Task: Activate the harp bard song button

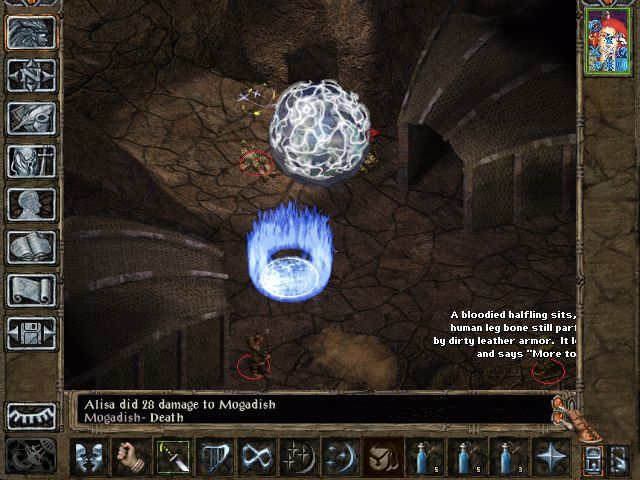Action: 213,456
